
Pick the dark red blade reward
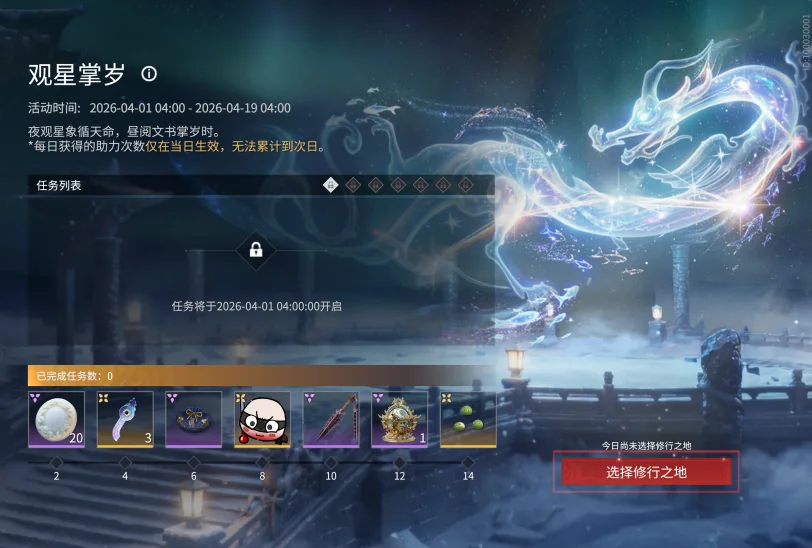coord(331,418)
